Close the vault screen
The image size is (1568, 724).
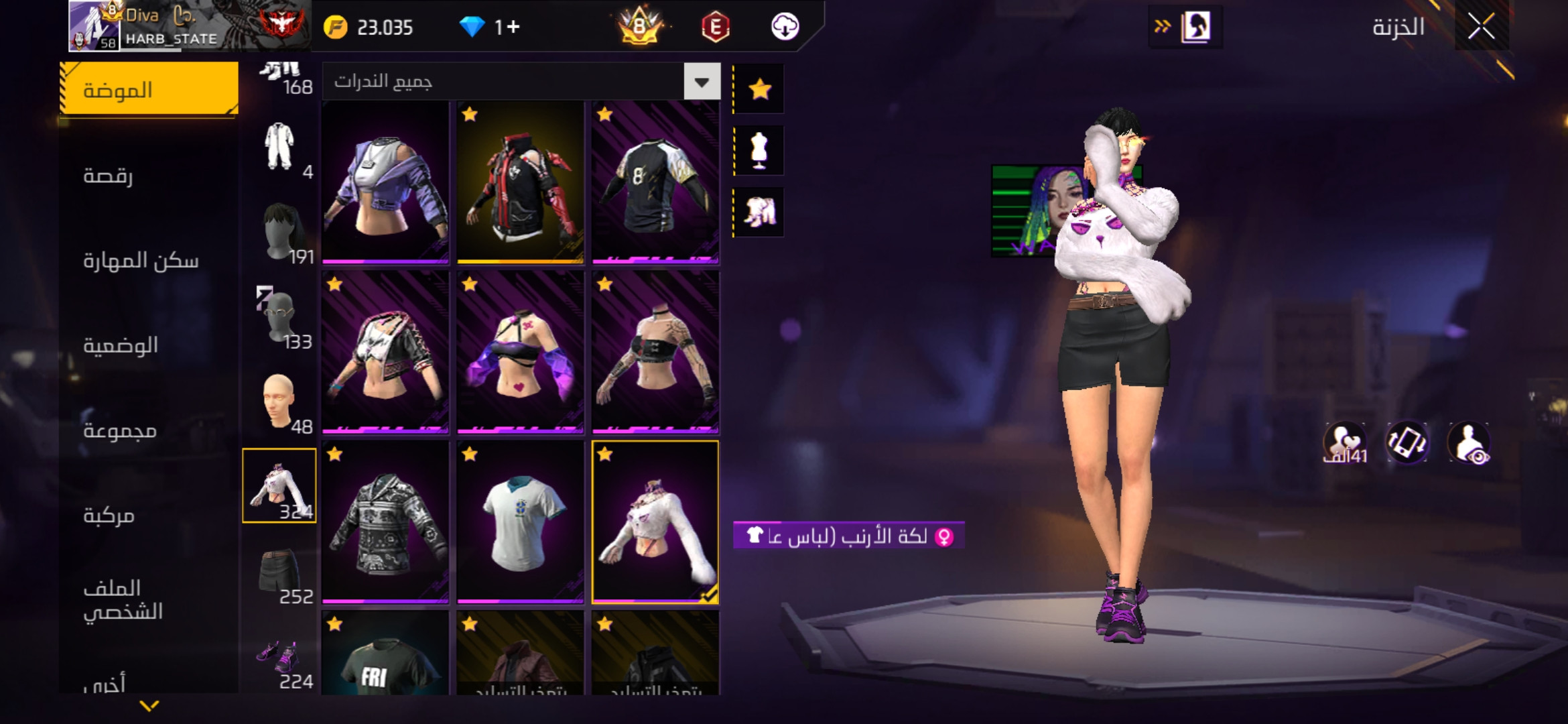[1481, 27]
